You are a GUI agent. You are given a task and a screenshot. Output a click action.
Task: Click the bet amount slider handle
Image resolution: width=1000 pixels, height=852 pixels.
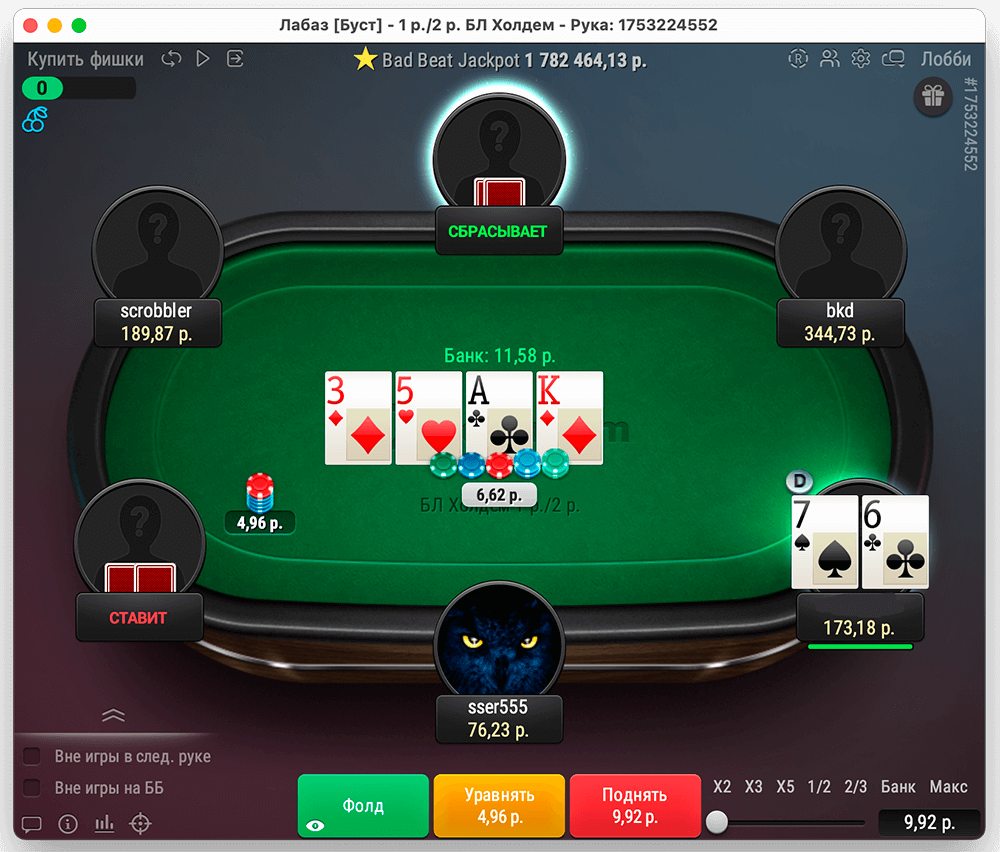point(717,823)
